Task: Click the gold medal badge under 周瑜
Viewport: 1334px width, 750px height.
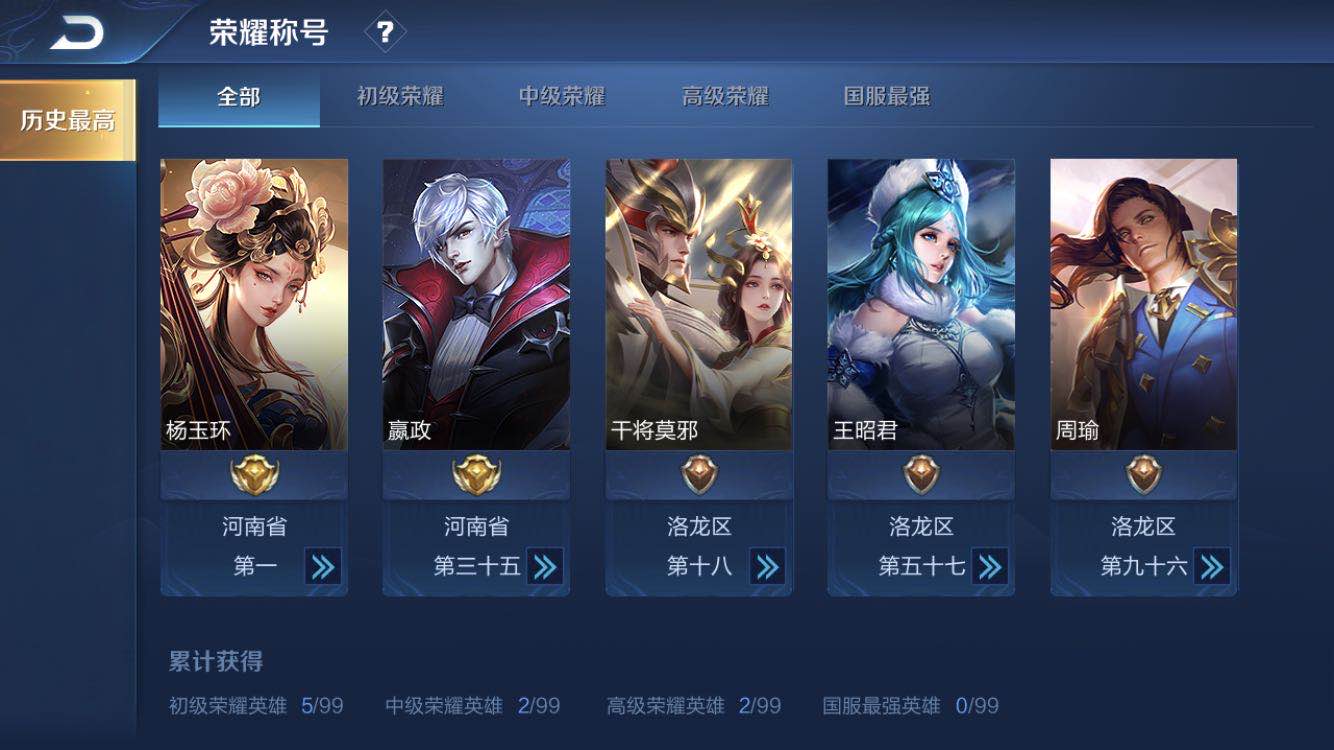Action: click(1141, 474)
